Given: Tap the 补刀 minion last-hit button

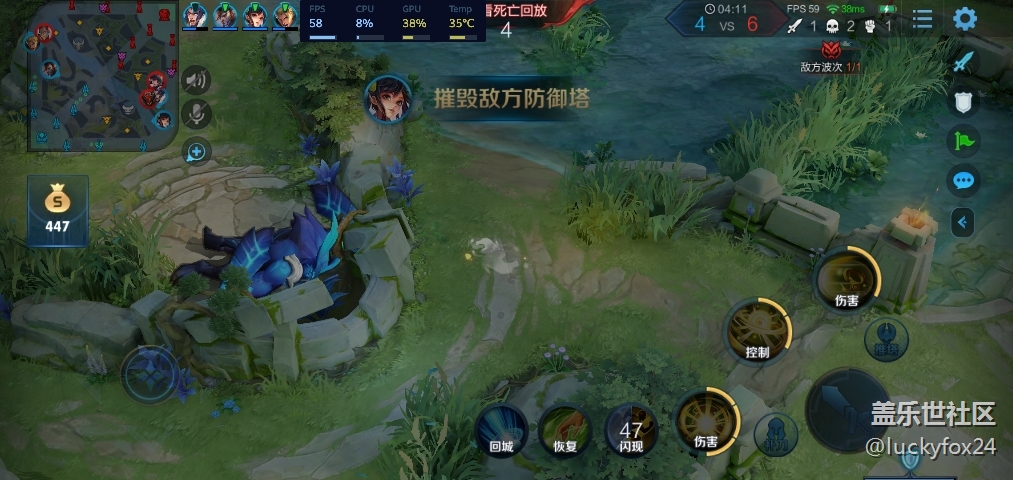Looking at the screenshot, I should tap(776, 434).
